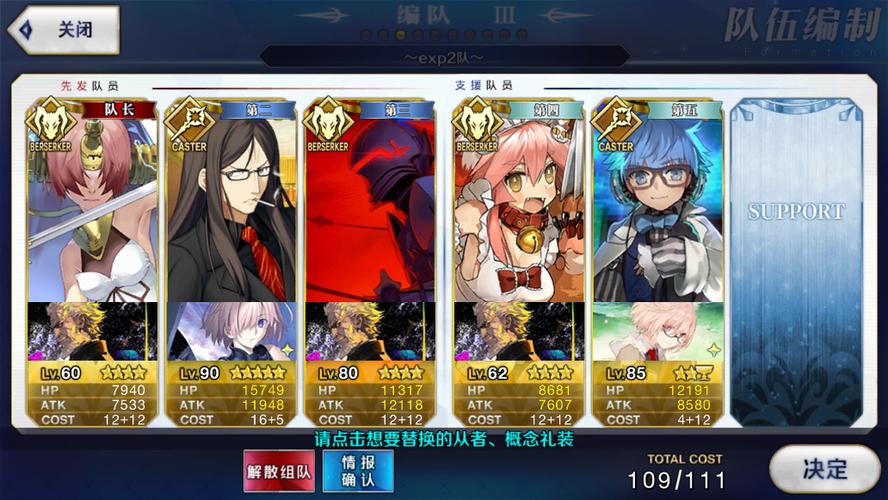
Task: Change the leader's craft essence
Action: click(92, 331)
